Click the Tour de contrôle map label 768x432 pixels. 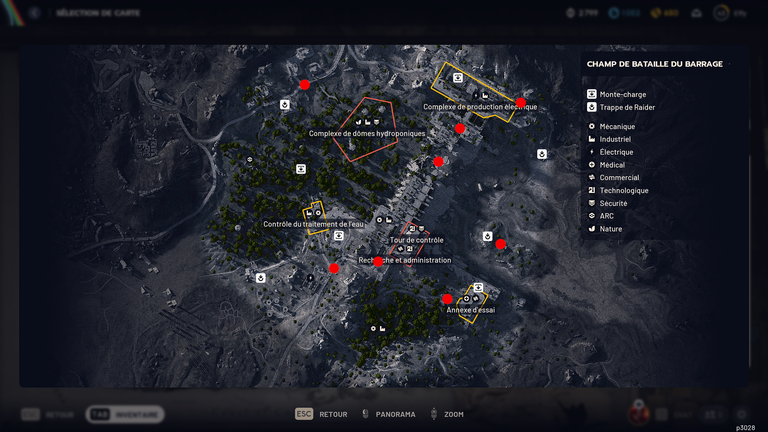416,240
